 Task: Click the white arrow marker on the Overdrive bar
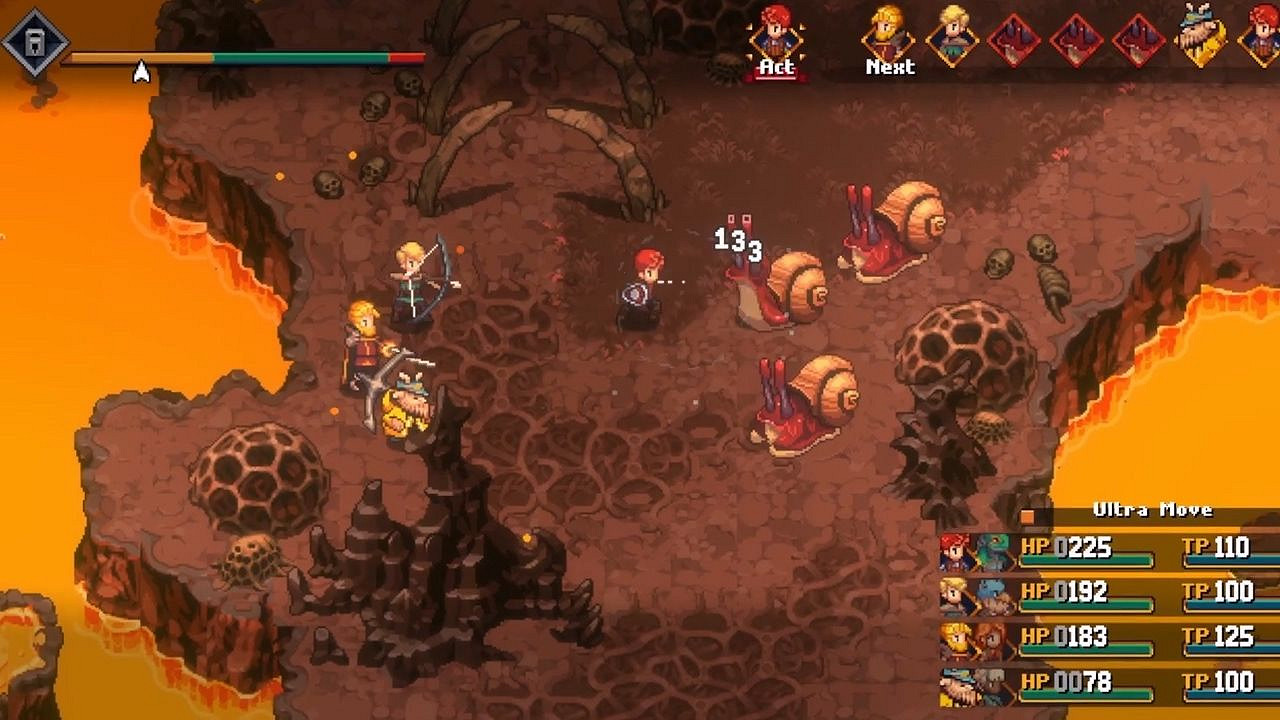pos(140,70)
